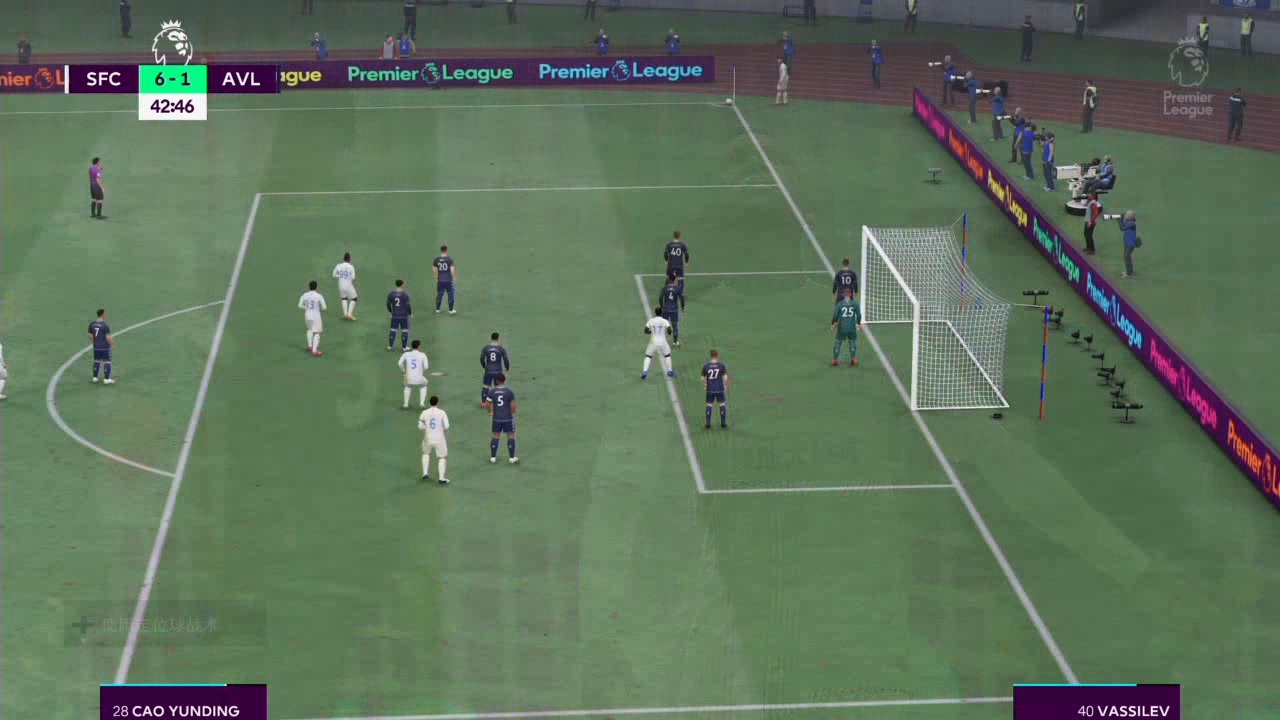
Task: Select the SFC team abbreviation on scoreboard
Action: point(103,79)
